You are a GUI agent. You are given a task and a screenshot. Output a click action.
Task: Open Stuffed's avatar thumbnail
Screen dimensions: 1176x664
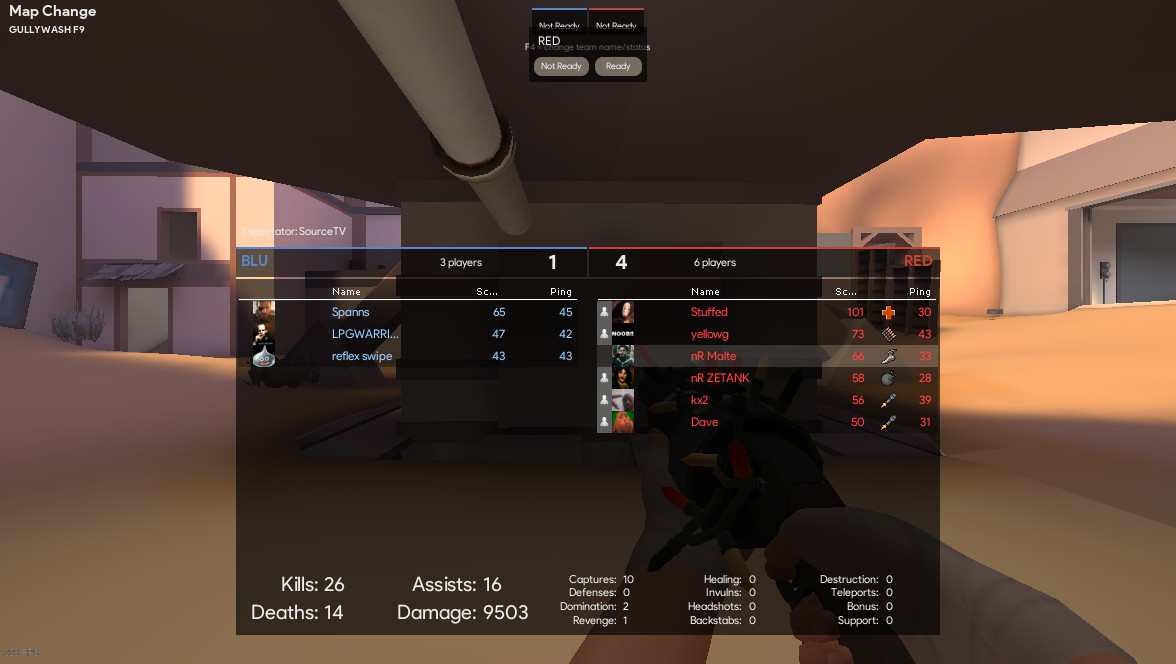(623, 312)
